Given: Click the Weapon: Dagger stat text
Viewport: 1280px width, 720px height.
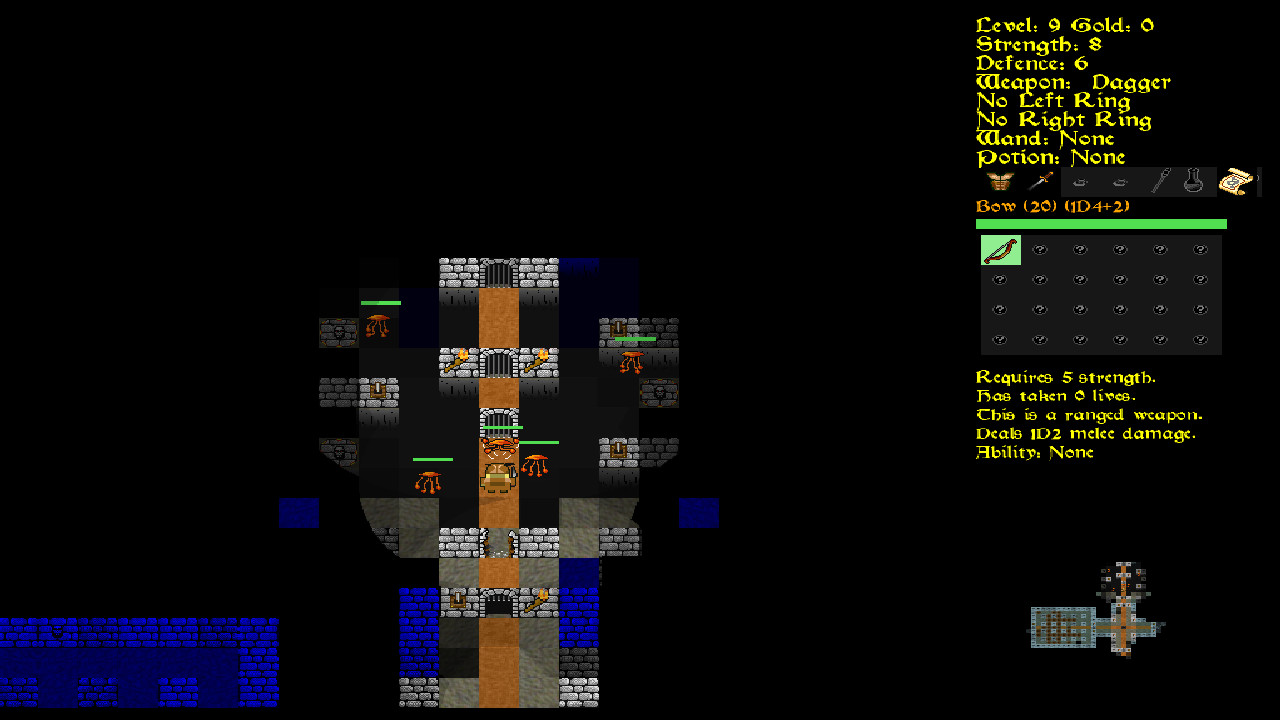Looking at the screenshot, I should pyautogui.click(x=1072, y=81).
